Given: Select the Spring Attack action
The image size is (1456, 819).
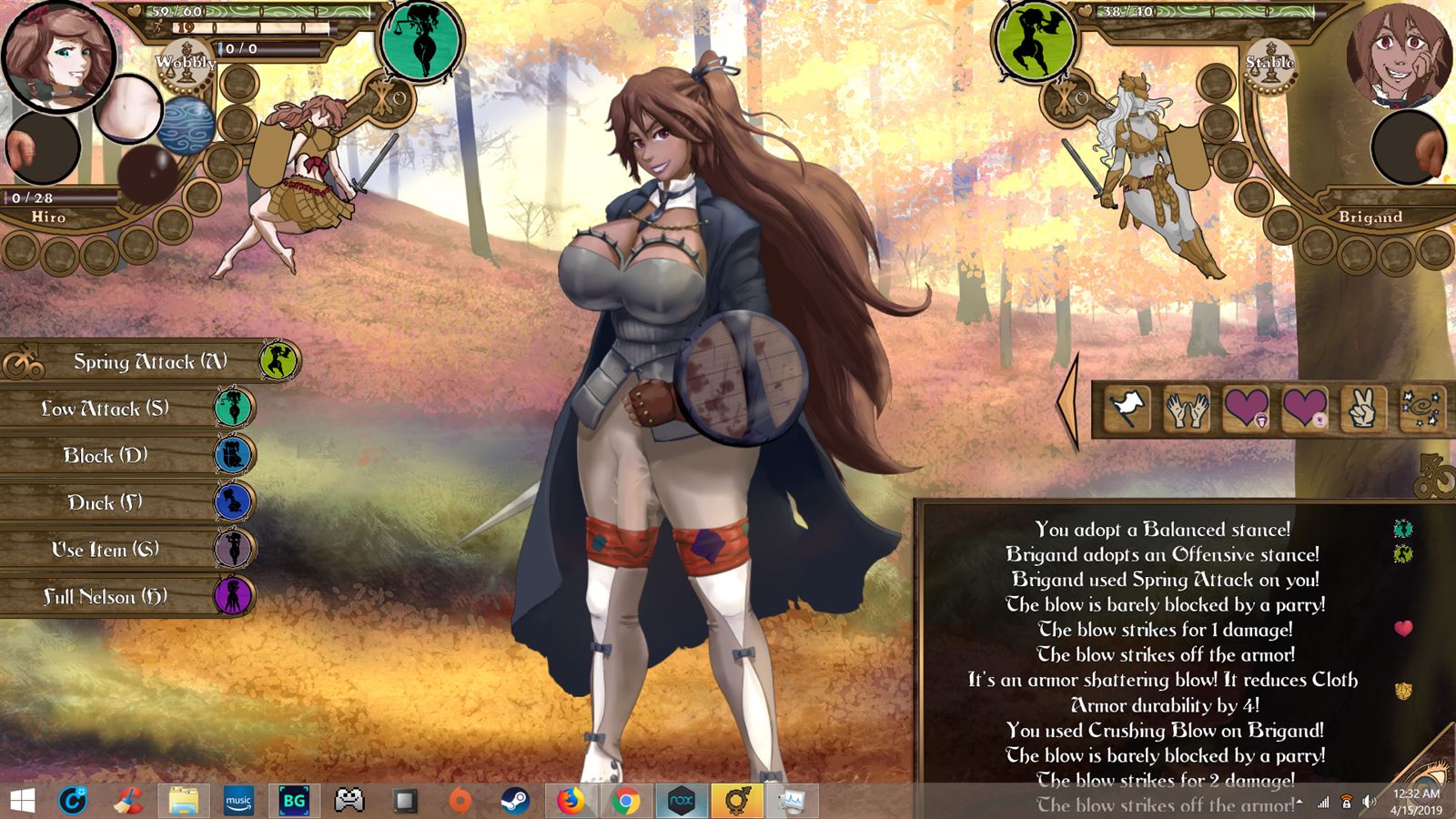Looking at the screenshot, I should pyautogui.click(x=150, y=361).
